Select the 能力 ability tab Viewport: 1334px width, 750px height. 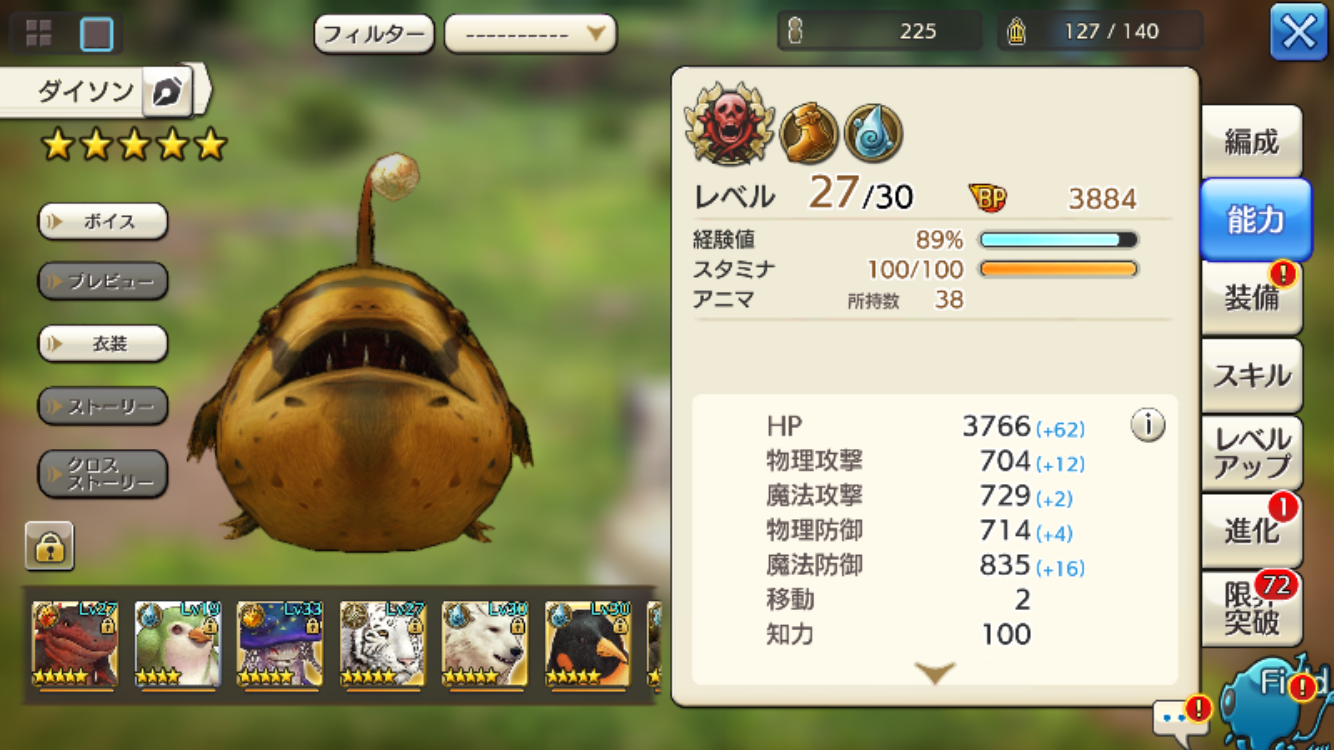pos(1255,220)
